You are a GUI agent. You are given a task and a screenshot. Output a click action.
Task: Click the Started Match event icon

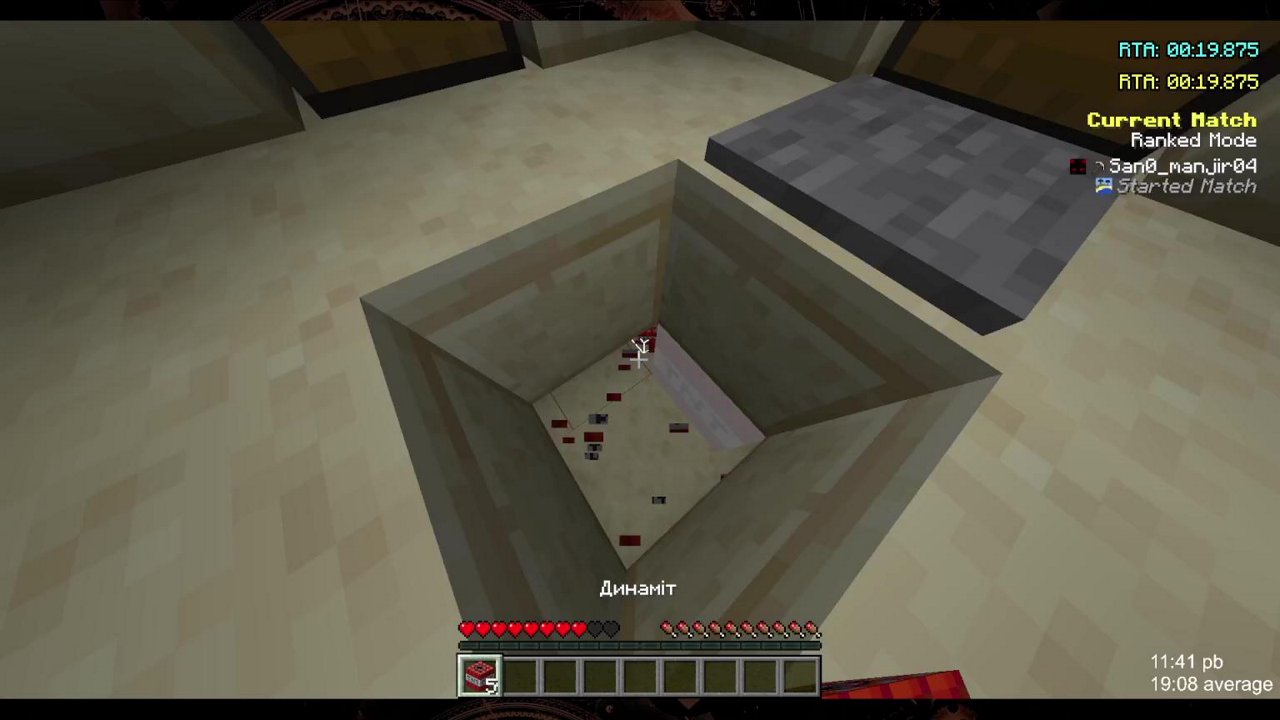coord(1103,186)
